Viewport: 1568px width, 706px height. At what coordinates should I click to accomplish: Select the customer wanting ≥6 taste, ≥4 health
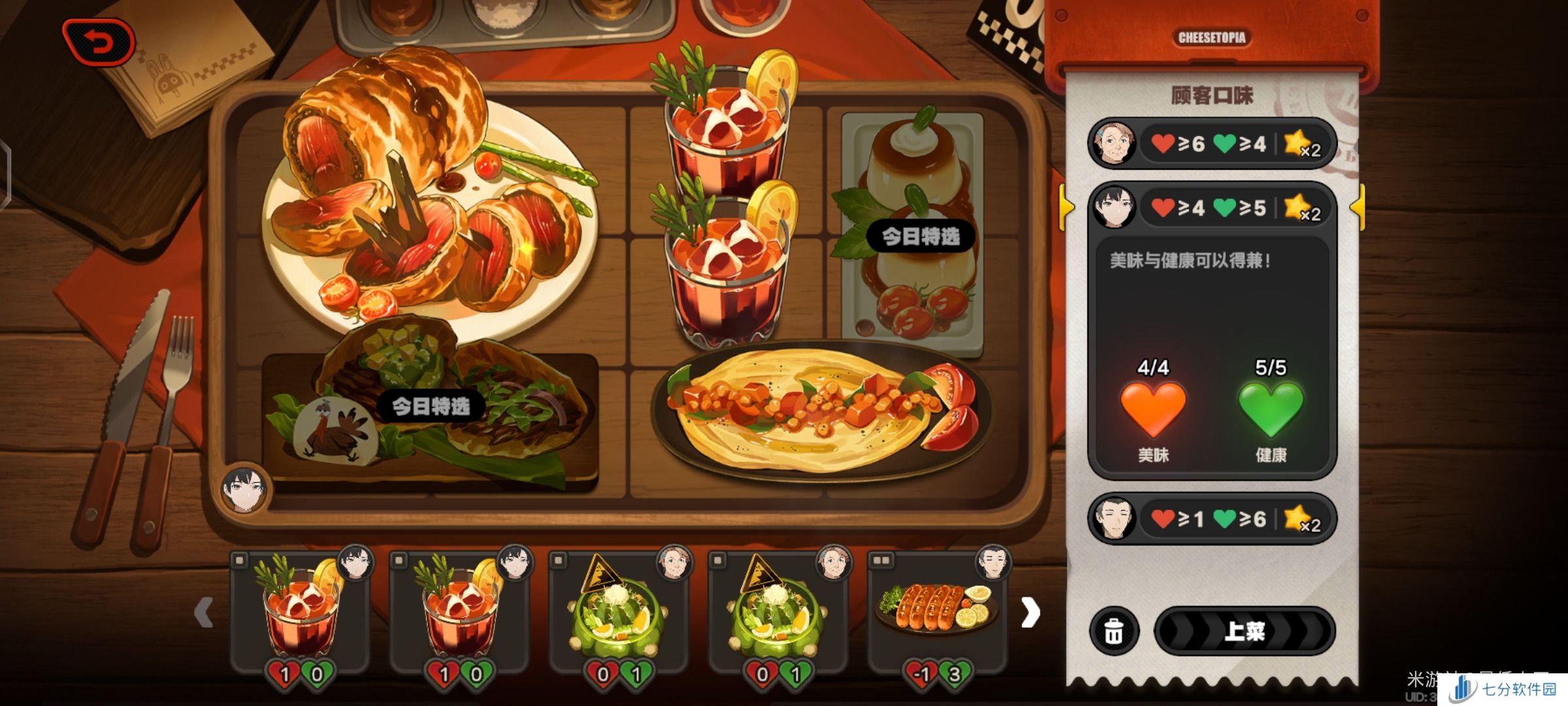(1211, 144)
